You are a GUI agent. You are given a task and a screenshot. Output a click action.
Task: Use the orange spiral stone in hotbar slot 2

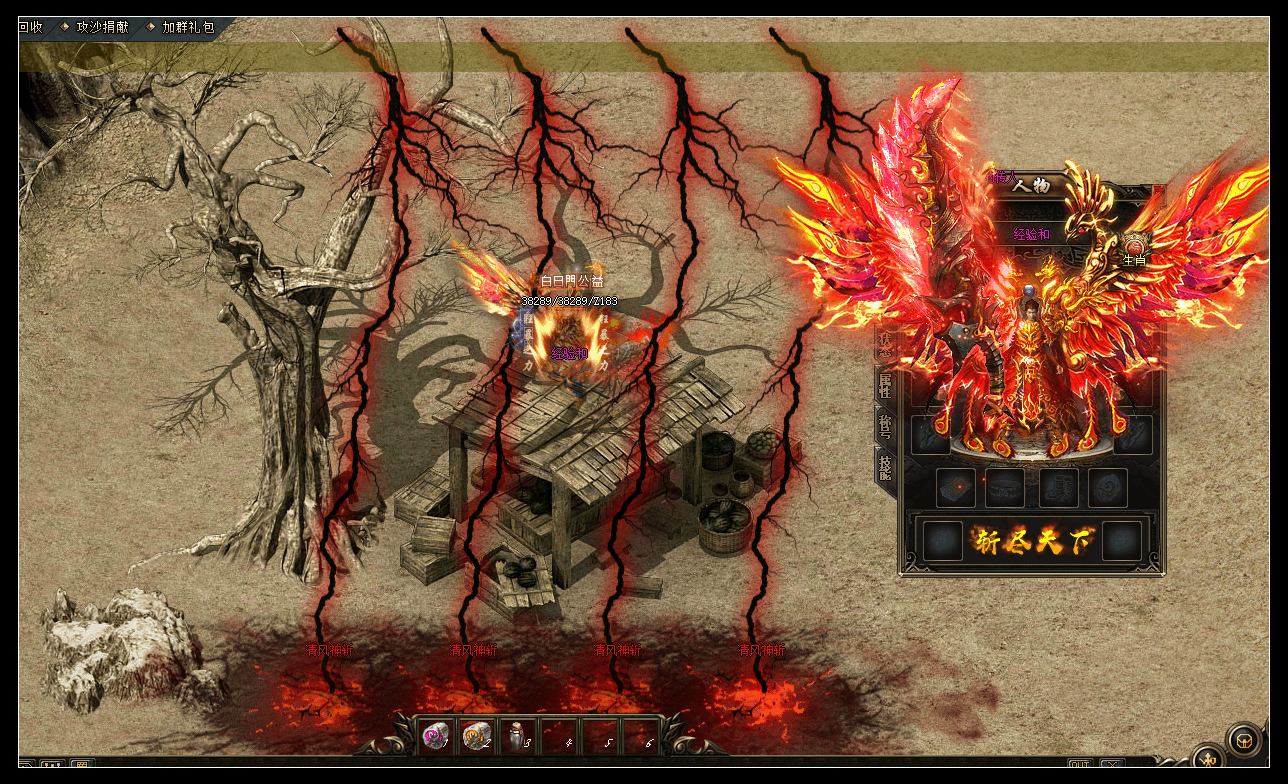click(477, 737)
